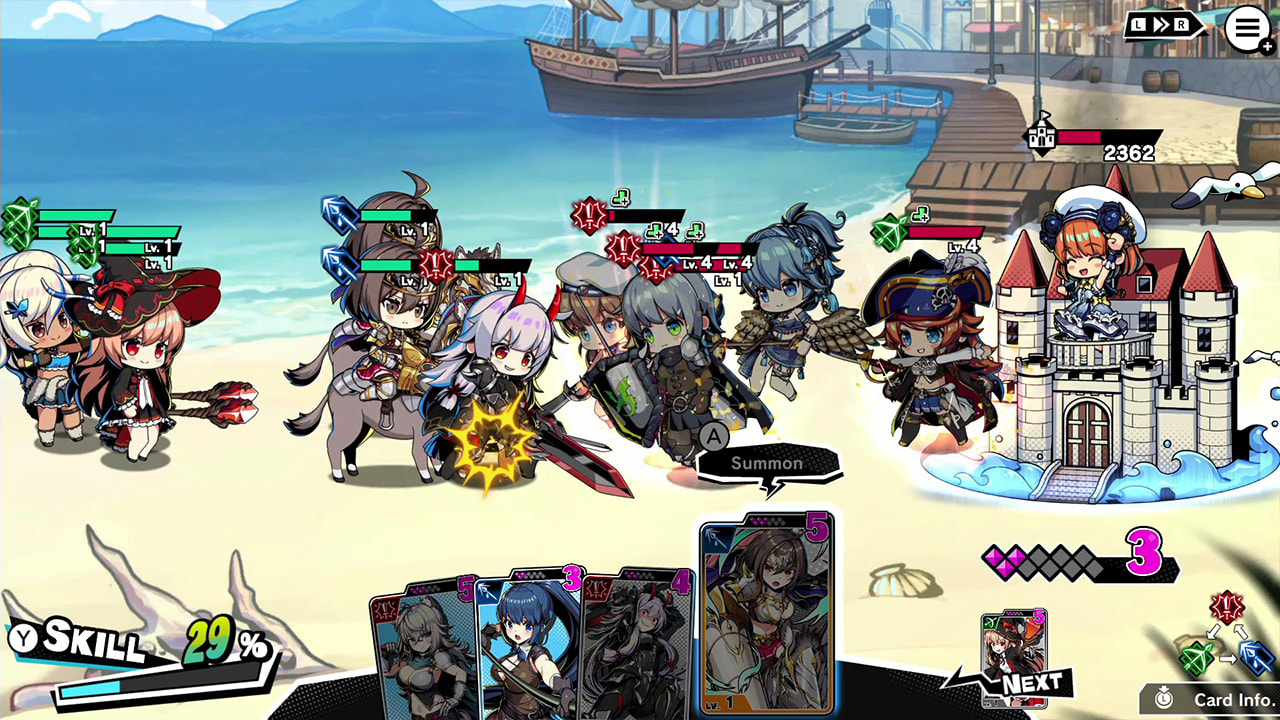Click the L-R shoulder button switch indicator
Screen dimensions: 1280x720
1165,23
